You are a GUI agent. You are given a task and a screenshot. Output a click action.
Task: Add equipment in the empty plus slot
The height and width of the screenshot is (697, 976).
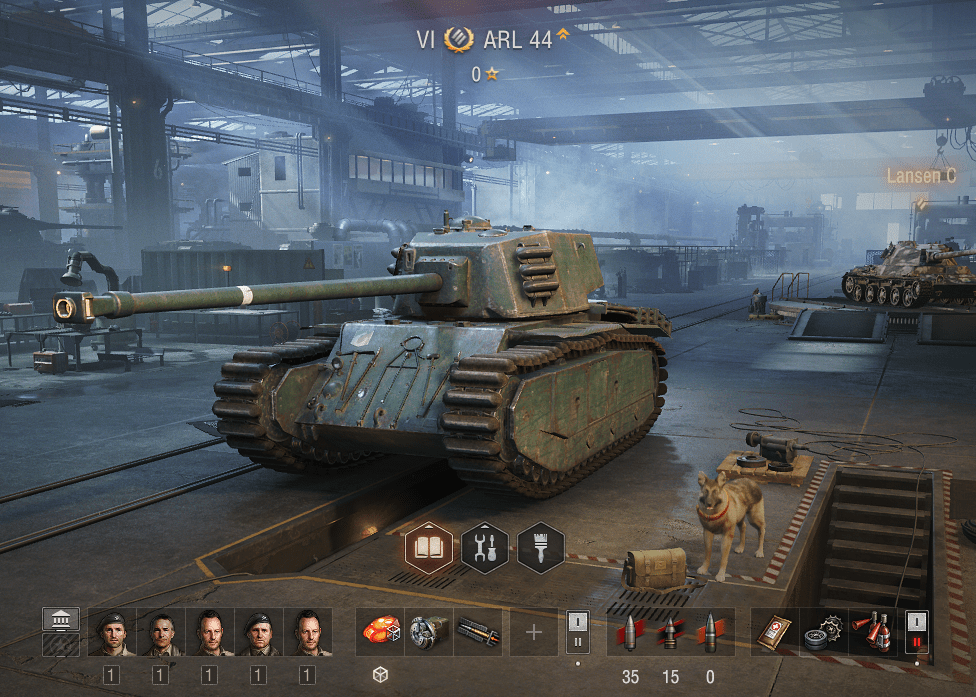point(534,632)
